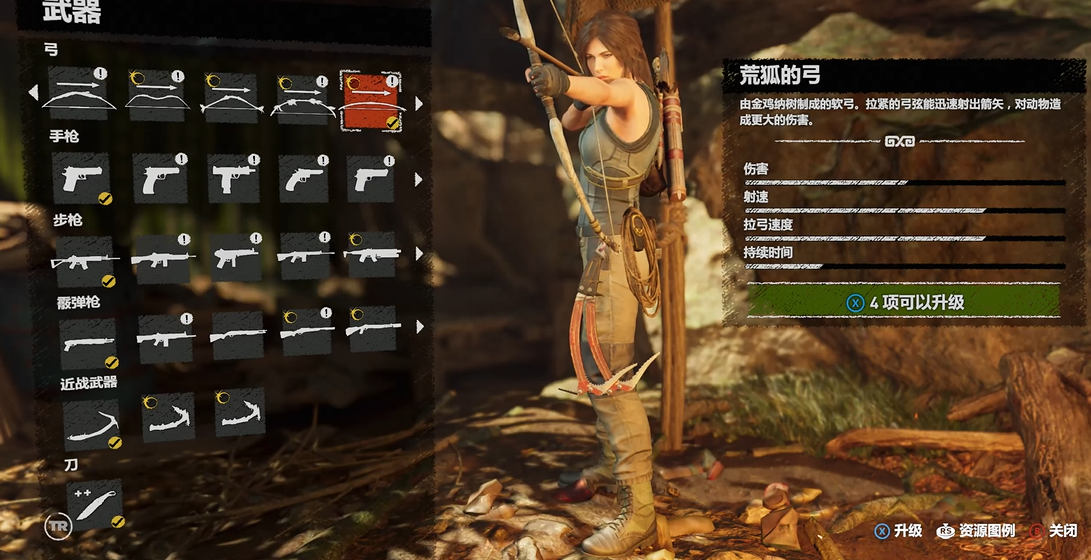This screenshot has width=1091, height=560.
Task: Click the green 4项可以升级 upgrade bar
Action: pyautogui.click(x=902, y=301)
